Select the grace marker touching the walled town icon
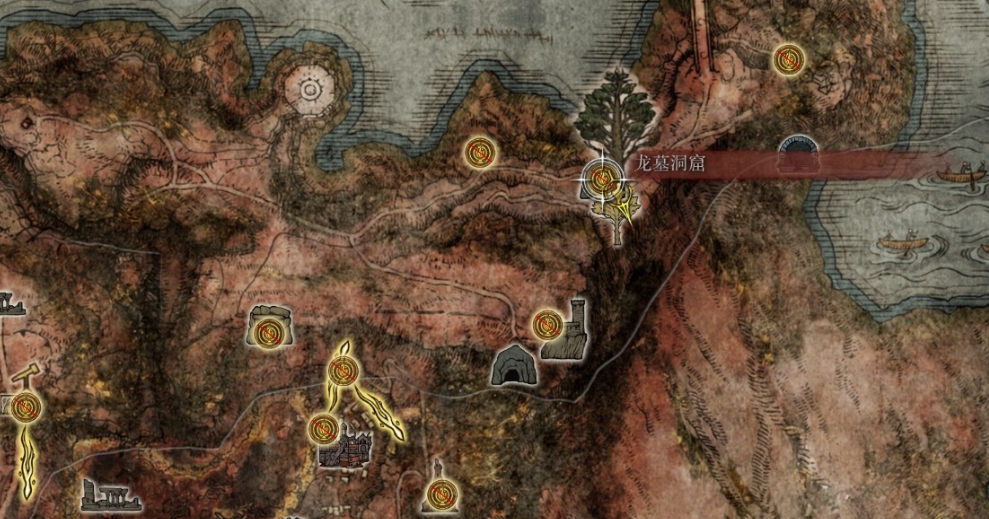The height and width of the screenshot is (519, 989). click(323, 428)
